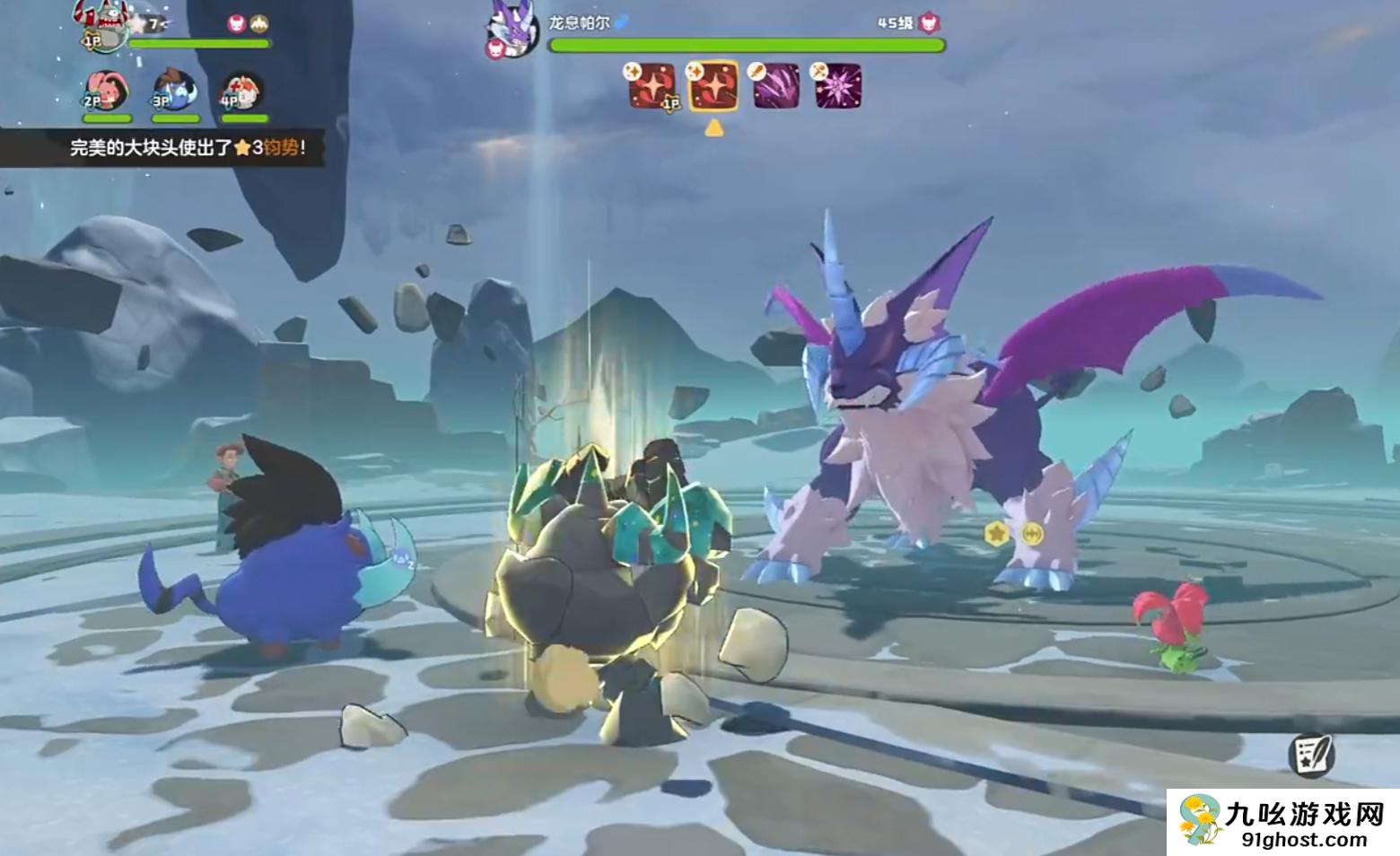
Task: Inspect the gold star status icon
Action: coord(996,534)
